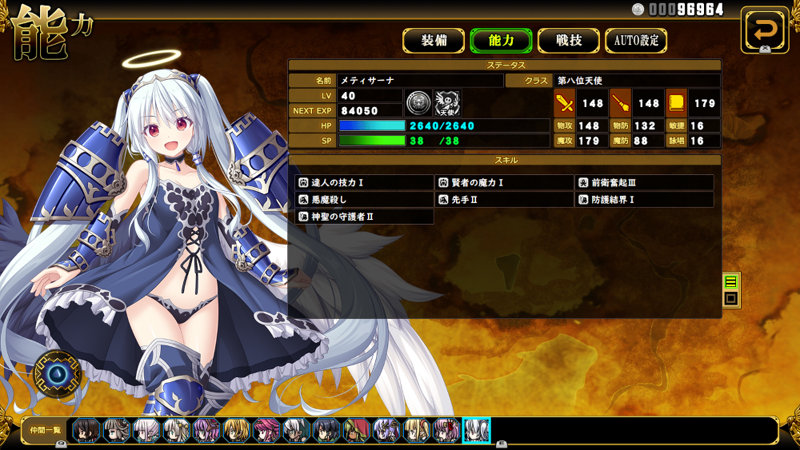Switch to the square single view button
The height and width of the screenshot is (450, 800).
[x=731, y=298]
